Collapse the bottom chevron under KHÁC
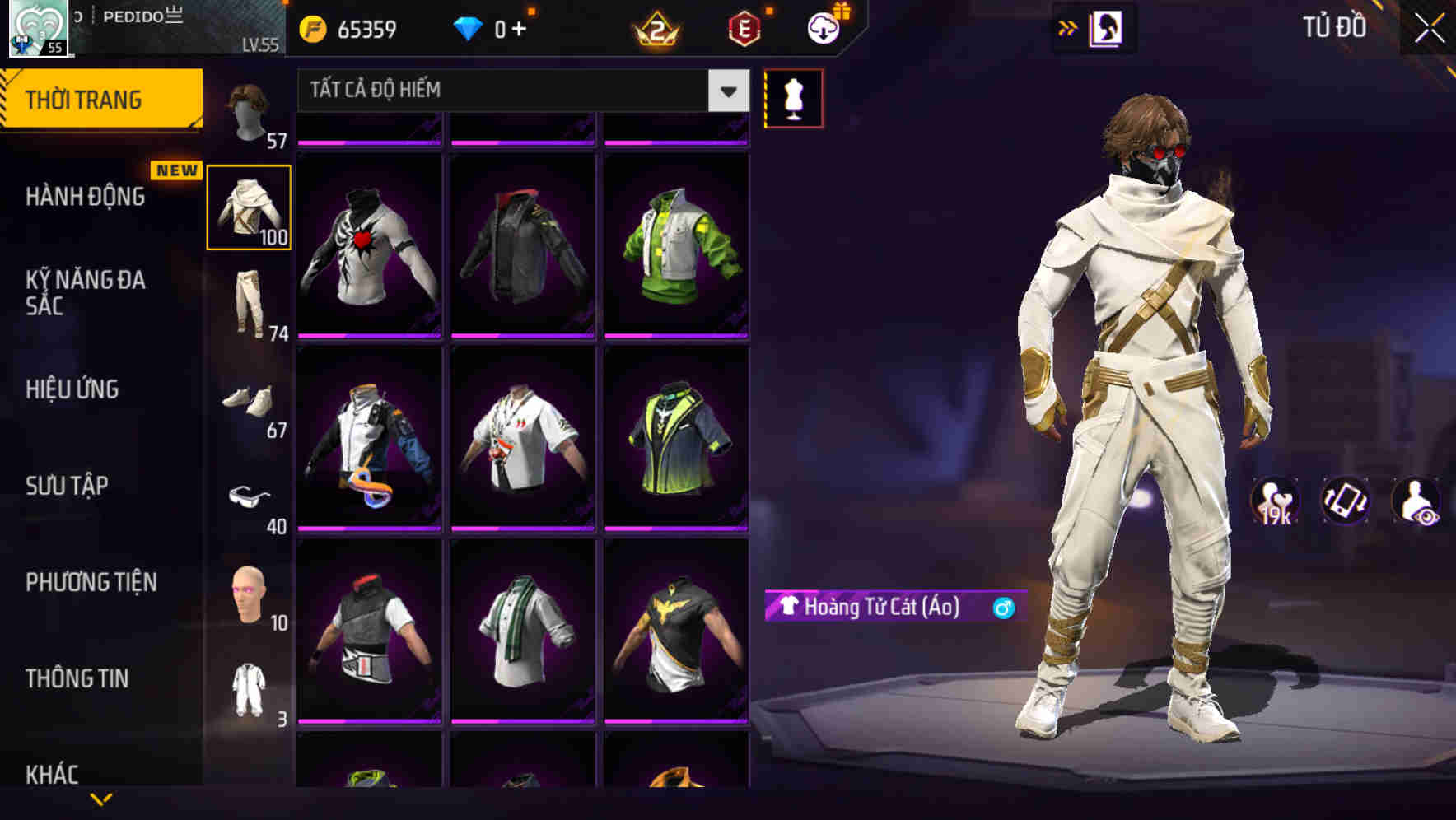The height and width of the screenshot is (820, 1456). (102, 799)
